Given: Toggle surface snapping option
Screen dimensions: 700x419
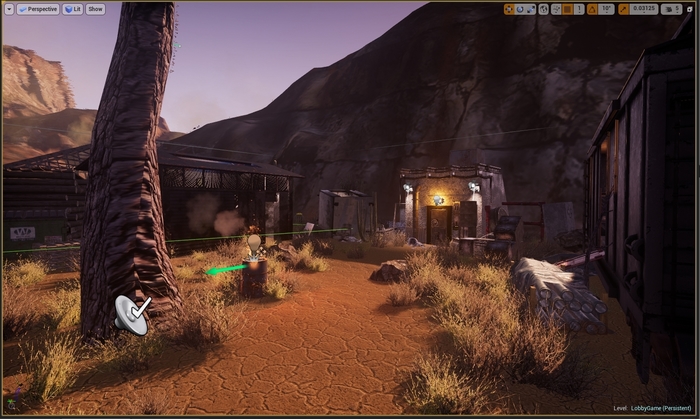Looking at the screenshot, I should pyautogui.click(x=556, y=9).
